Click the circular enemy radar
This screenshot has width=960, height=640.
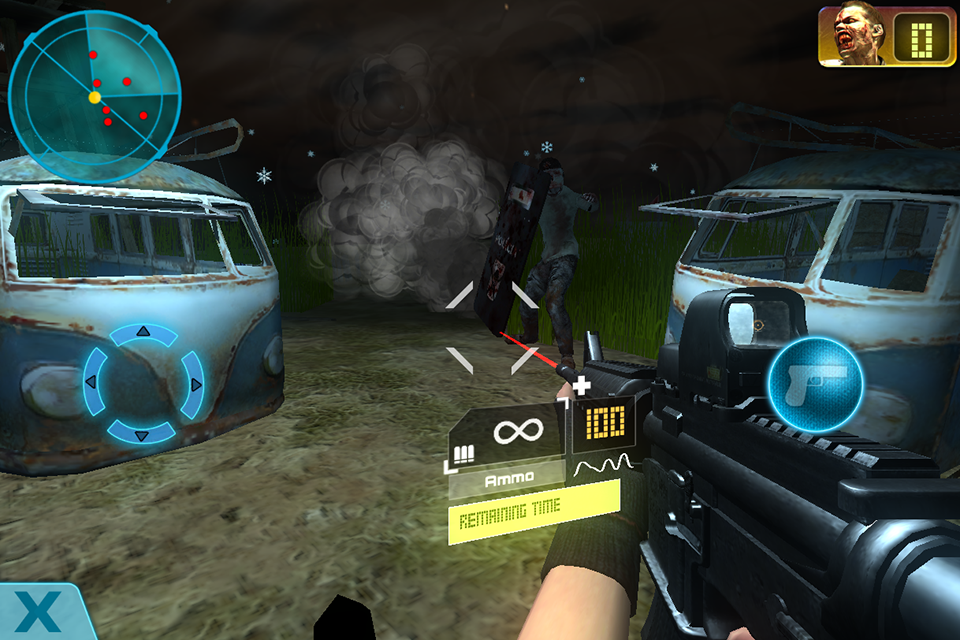(x=94, y=97)
